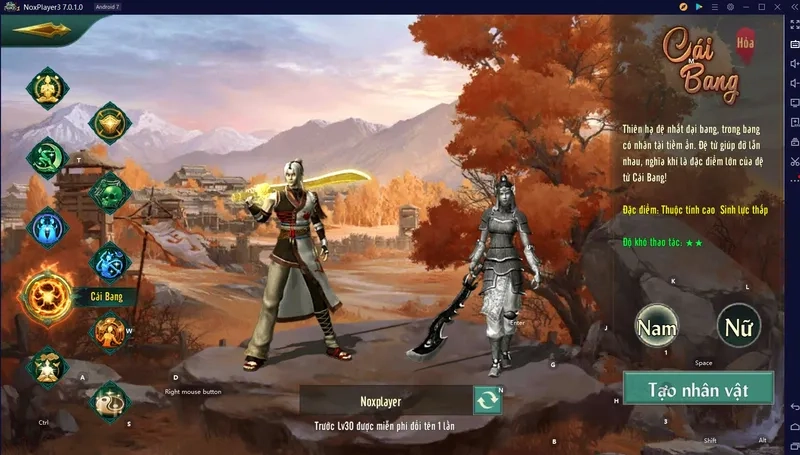Viewport: 800px width, 455px height.
Task: Randomize the character name with green arrows
Action: click(x=488, y=400)
